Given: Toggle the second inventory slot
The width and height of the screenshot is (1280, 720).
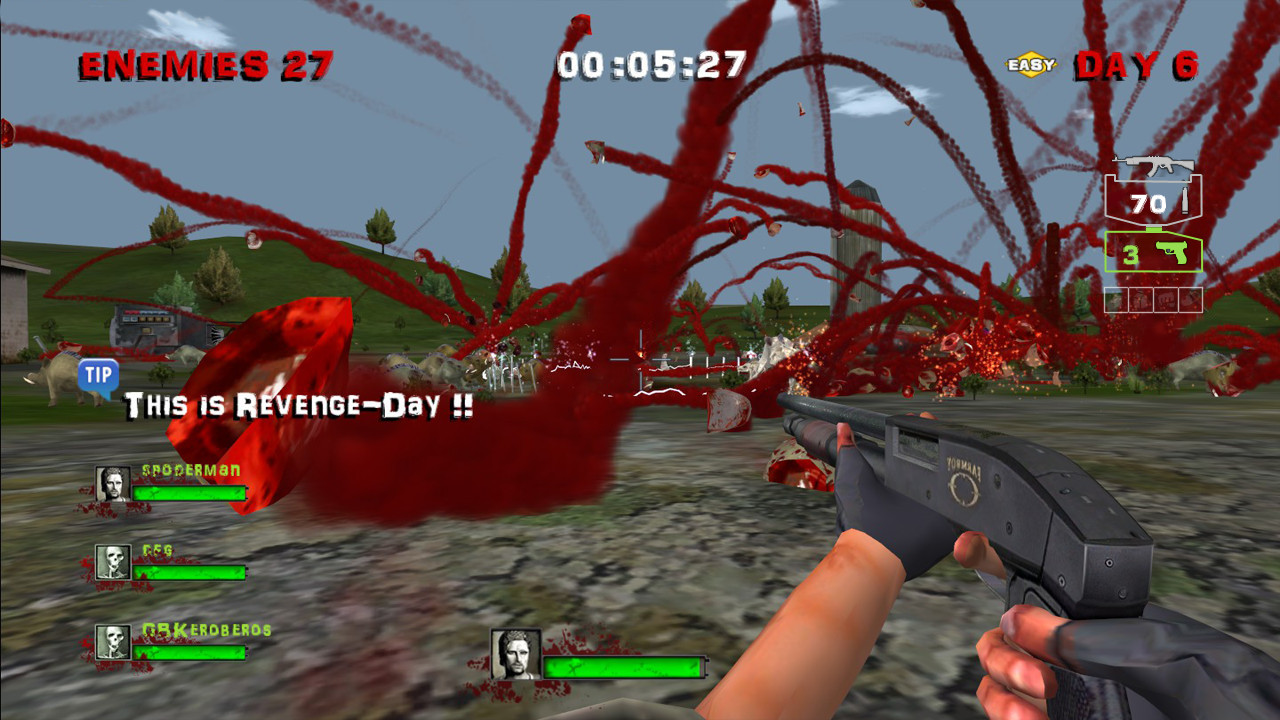Looking at the screenshot, I should pos(1139,298).
